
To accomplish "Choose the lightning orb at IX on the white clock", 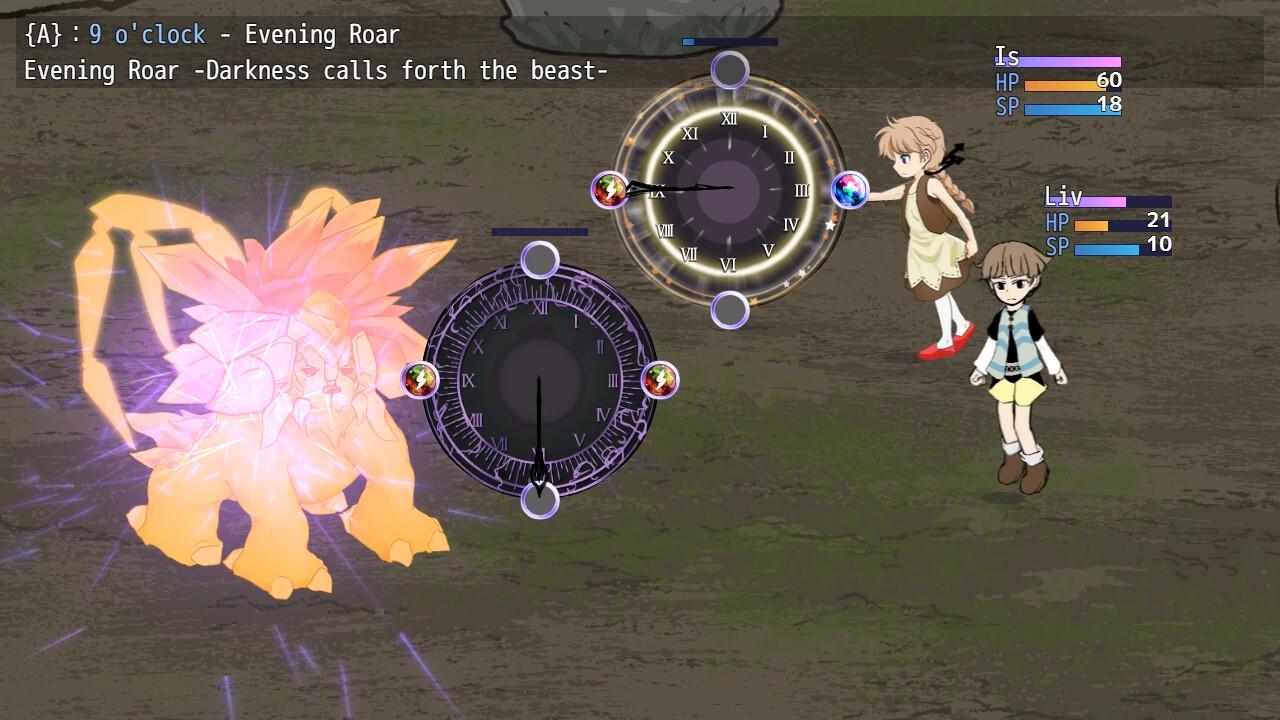I will click(x=610, y=190).
